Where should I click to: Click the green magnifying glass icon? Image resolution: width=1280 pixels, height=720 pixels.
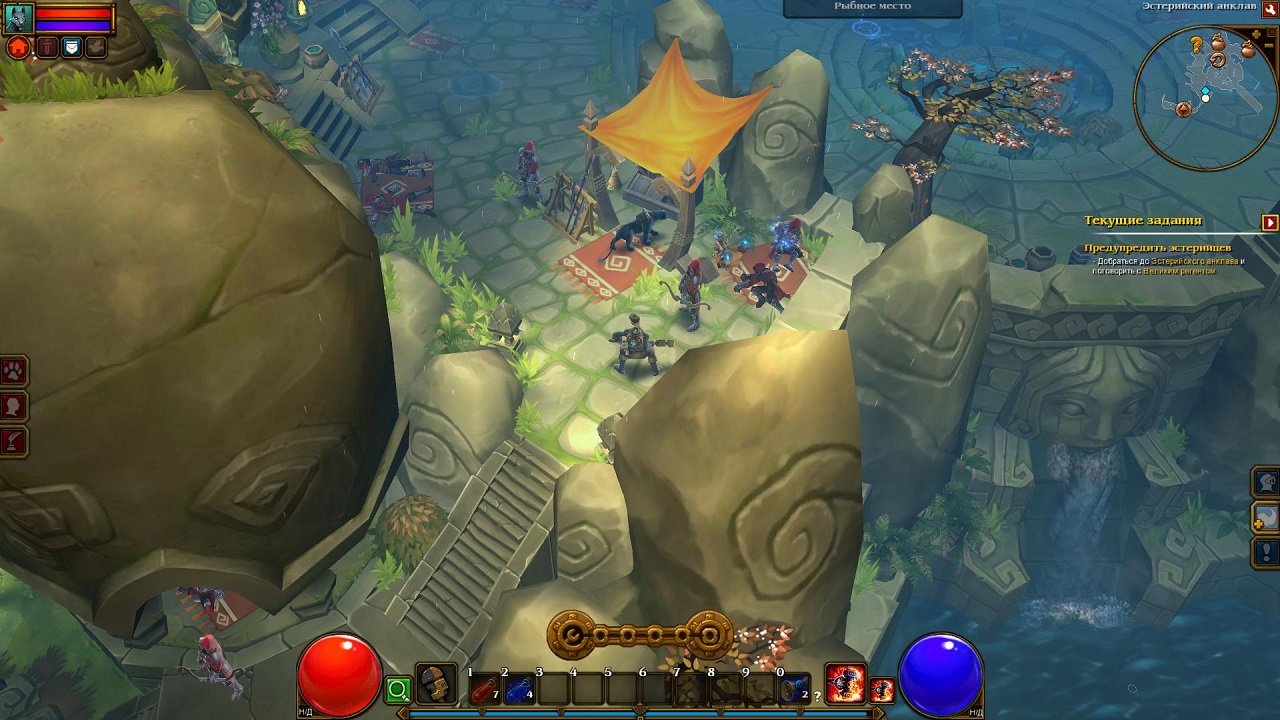pyautogui.click(x=398, y=689)
